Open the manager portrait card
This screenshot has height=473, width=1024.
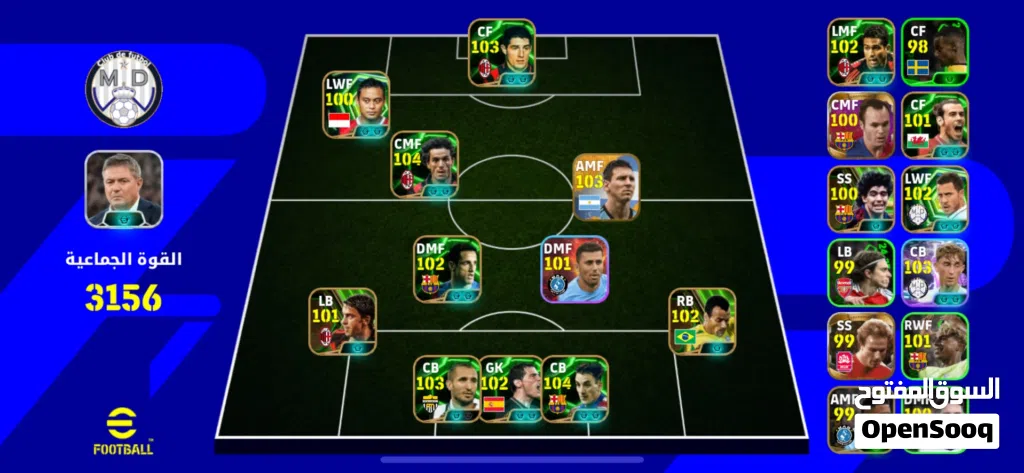point(124,189)
